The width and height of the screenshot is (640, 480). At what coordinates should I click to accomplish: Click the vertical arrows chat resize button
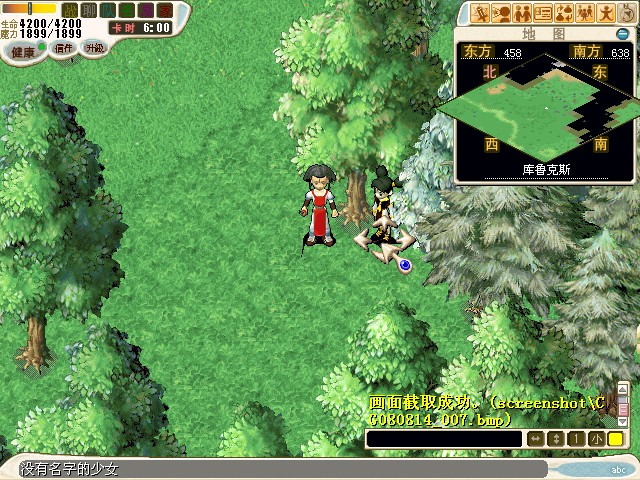click(x=556, y=439)
